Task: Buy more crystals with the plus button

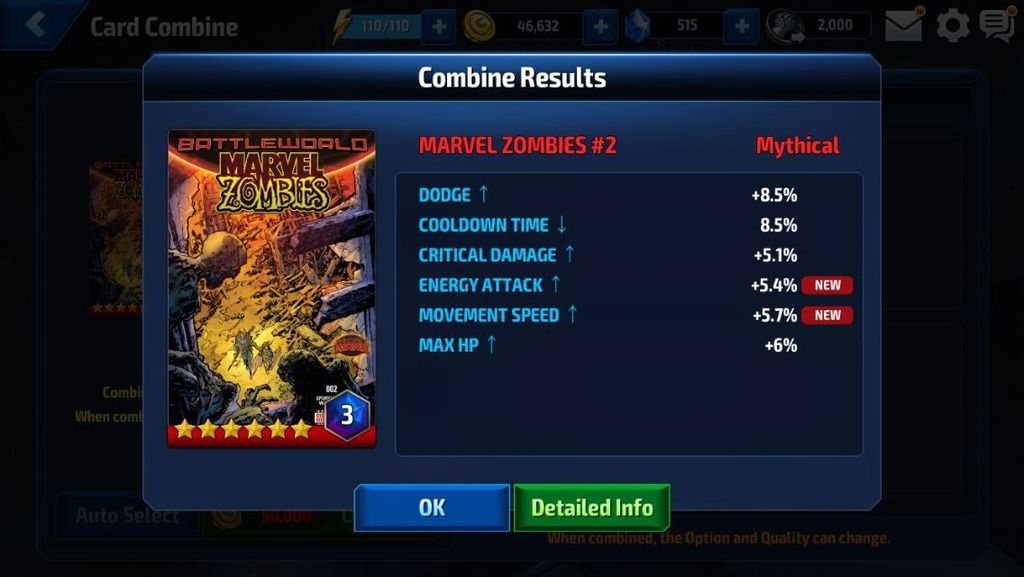Action: coord(741,26)
